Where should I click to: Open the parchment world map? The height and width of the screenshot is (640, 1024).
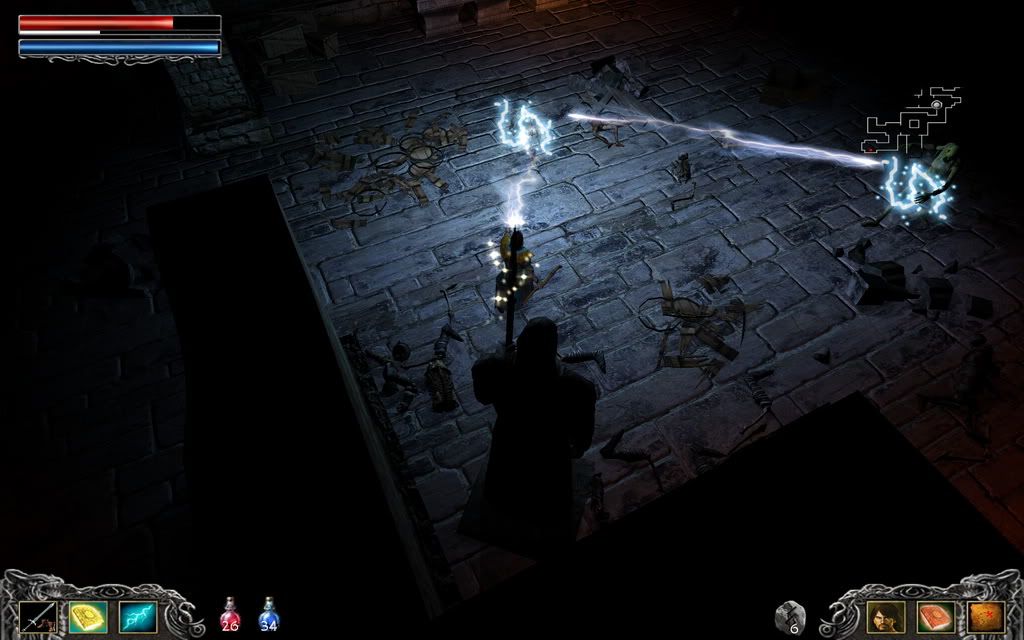[986, 617]
